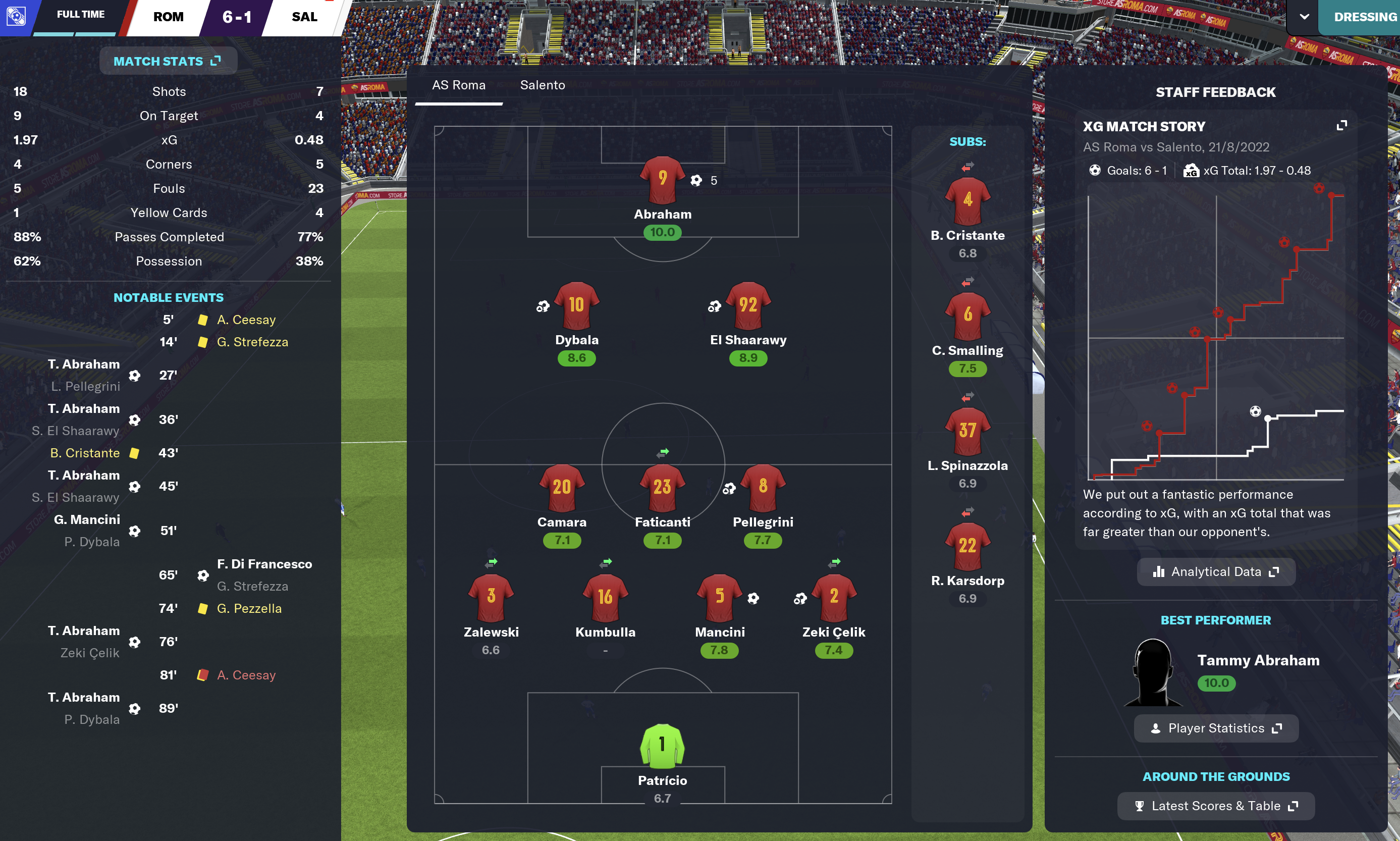Viewport: 1400px width, 841px height.
Task: Select Abraham's number 9 shirt
Action: 662,180
